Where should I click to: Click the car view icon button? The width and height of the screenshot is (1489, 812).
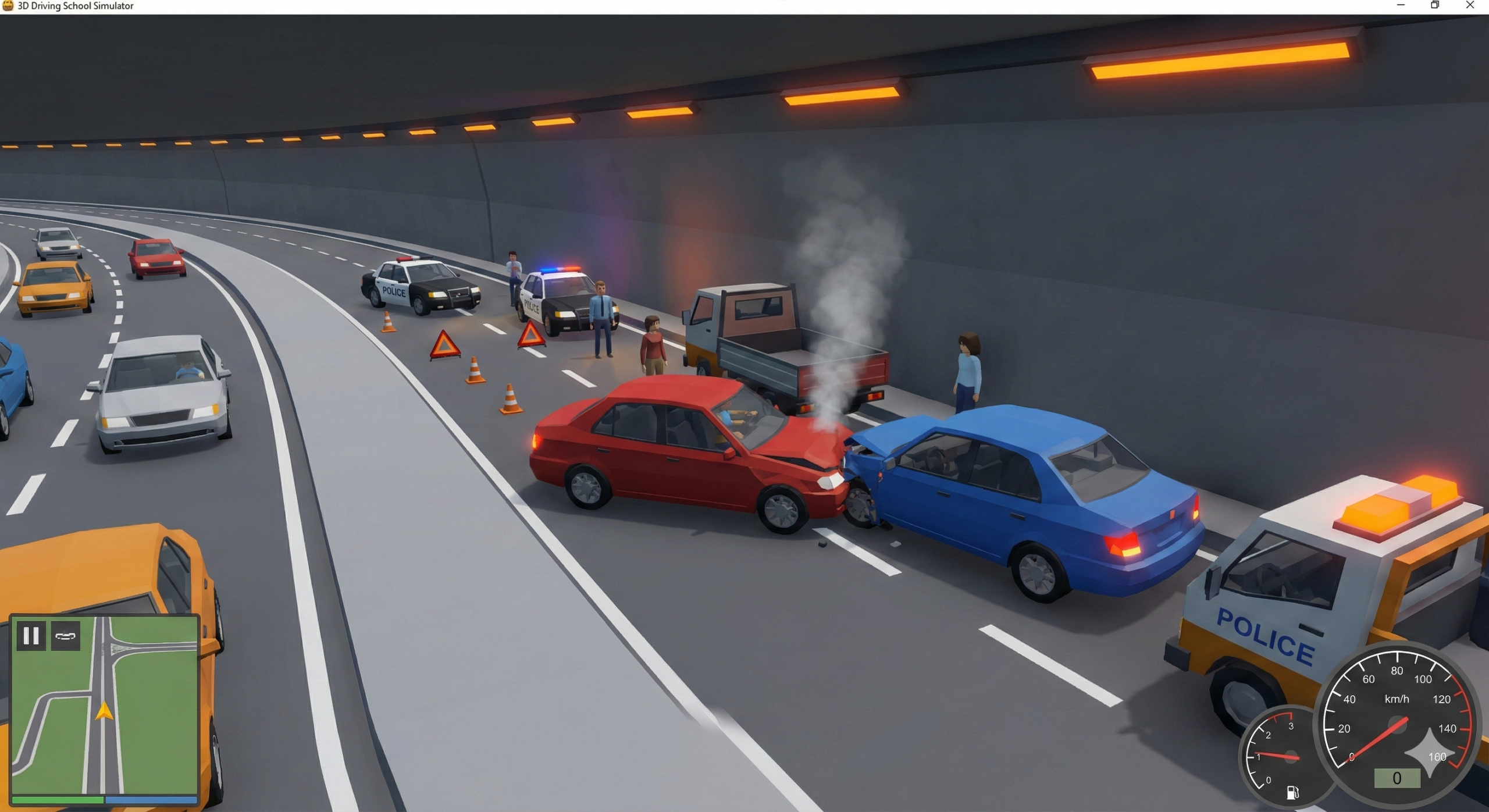click(x=65, y=636)
